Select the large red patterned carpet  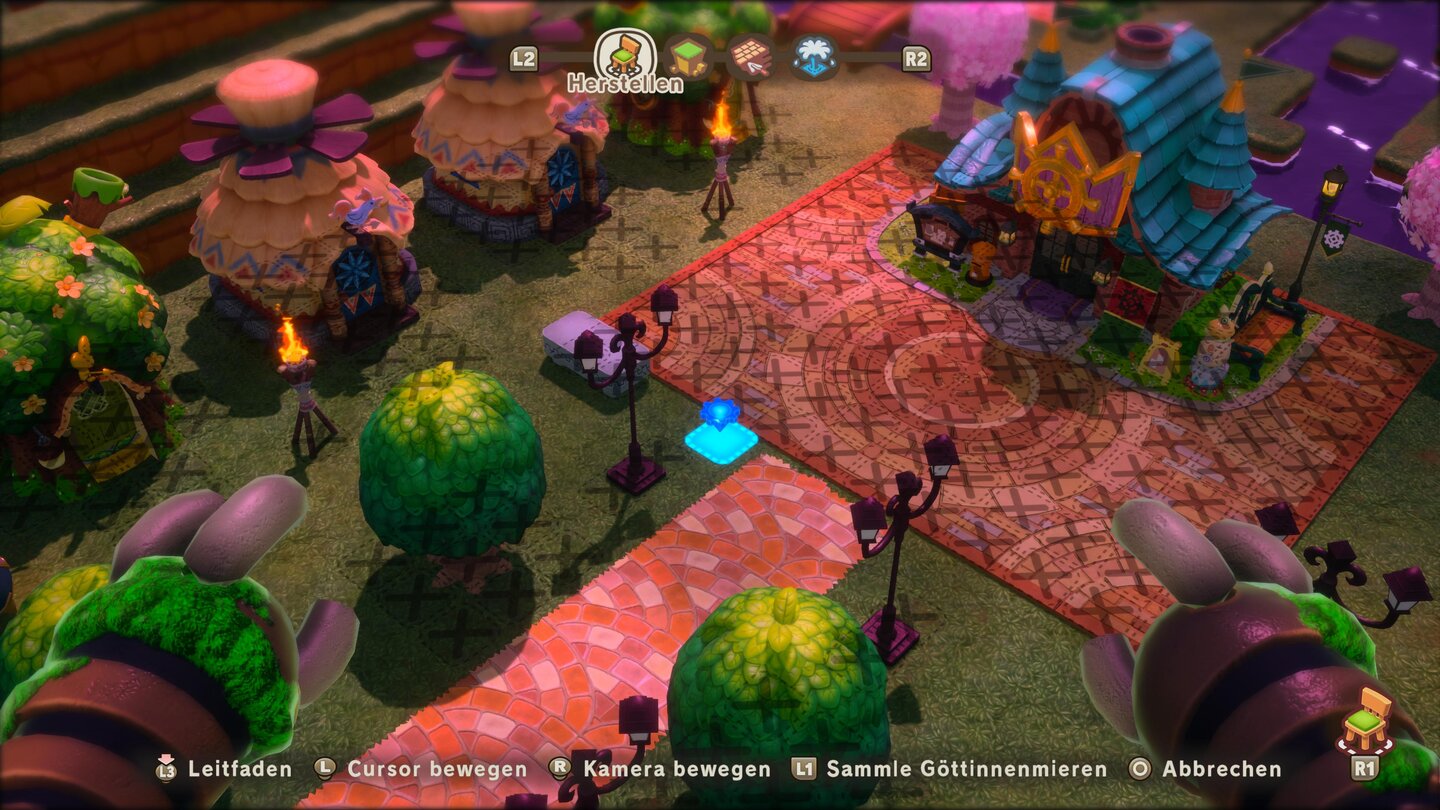click(x=1000, y=420)
